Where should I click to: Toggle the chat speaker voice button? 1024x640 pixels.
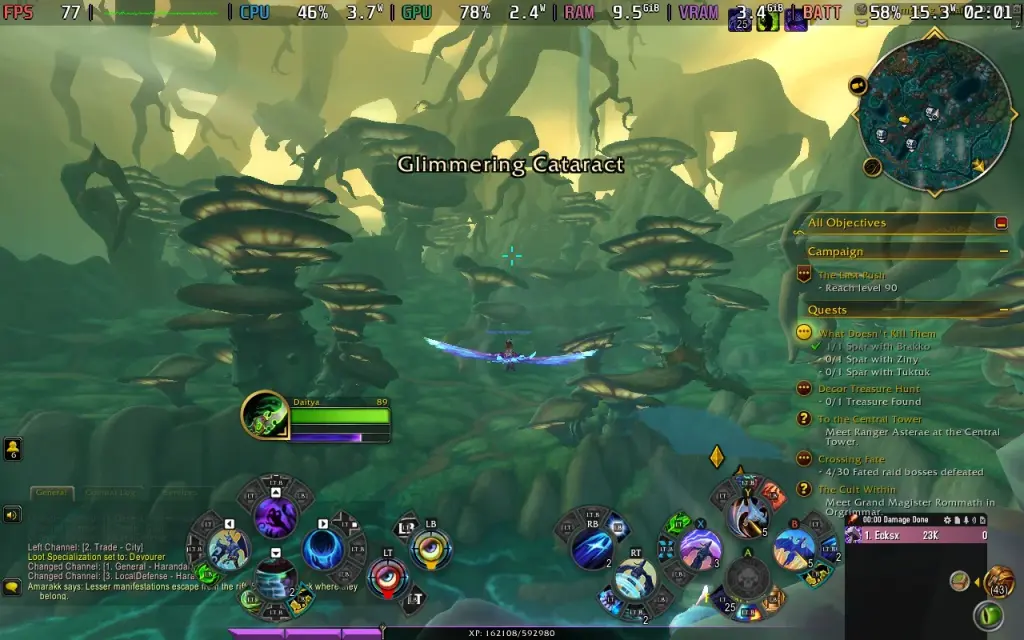[12, 515]
